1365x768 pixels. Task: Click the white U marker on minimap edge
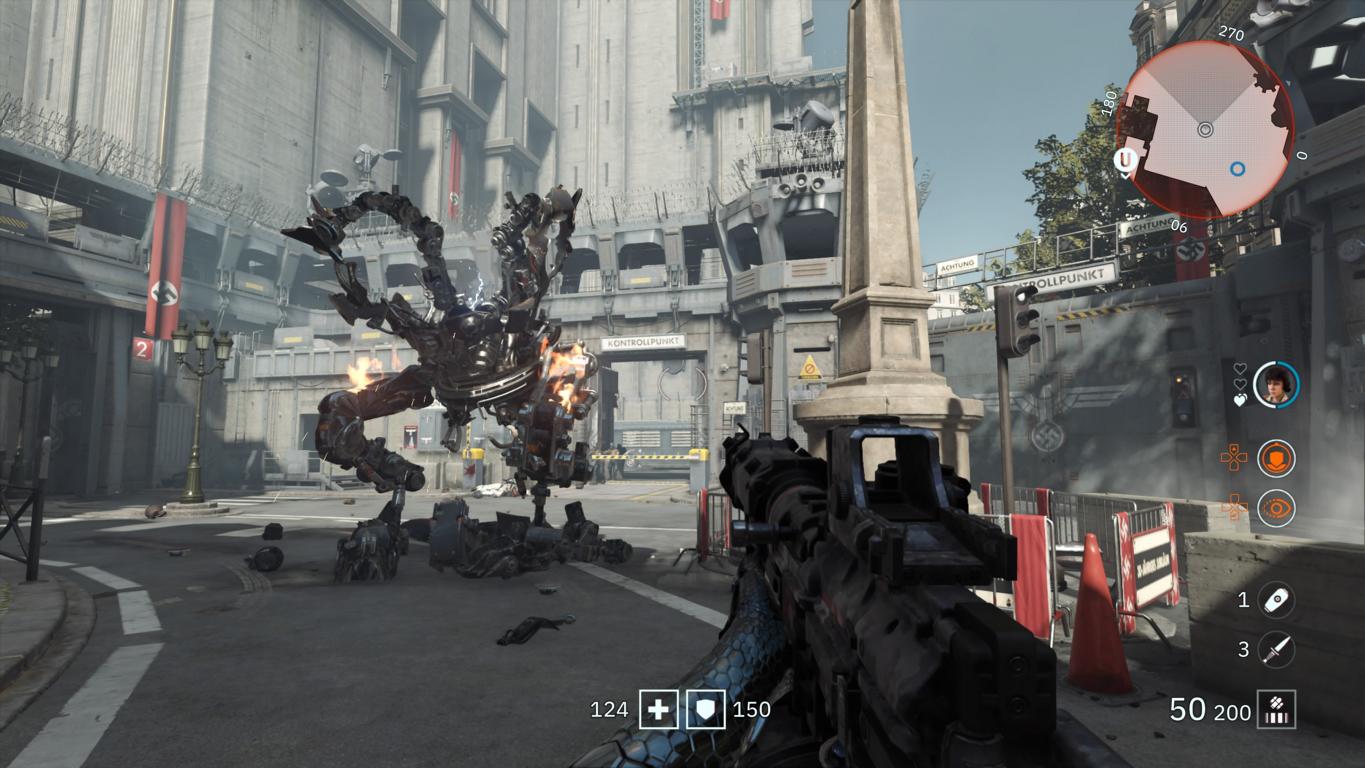point(1126,160)
